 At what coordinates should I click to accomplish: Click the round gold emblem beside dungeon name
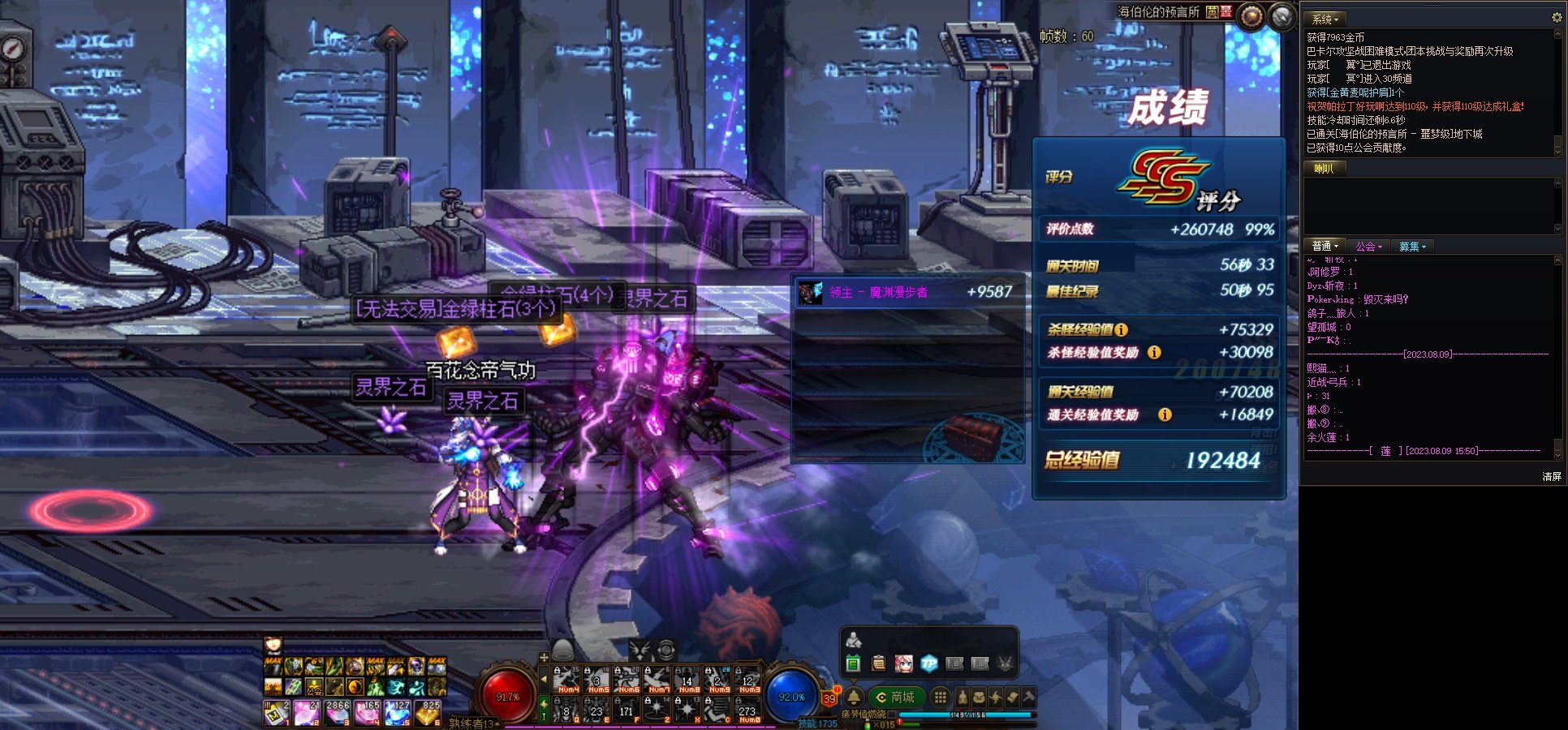(x=1251, y=15)
